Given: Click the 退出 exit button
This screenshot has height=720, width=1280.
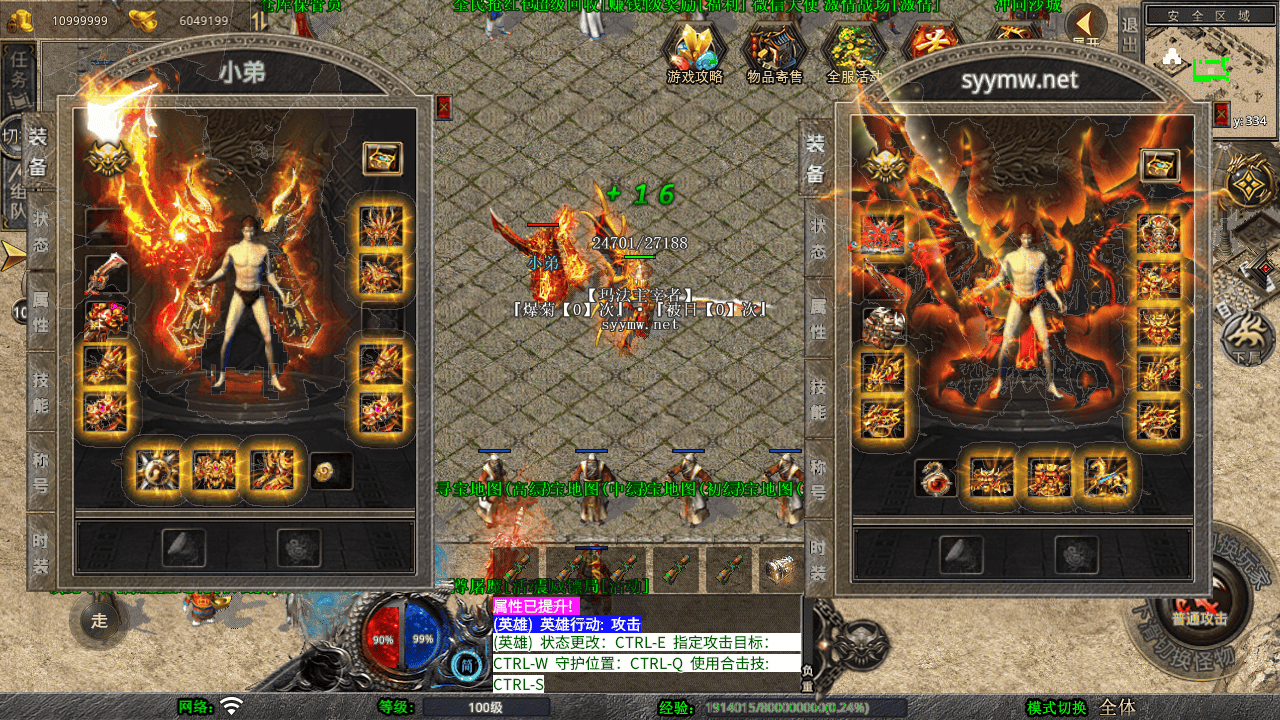Looking at the screenshot, I should [x=1129, y=35].
